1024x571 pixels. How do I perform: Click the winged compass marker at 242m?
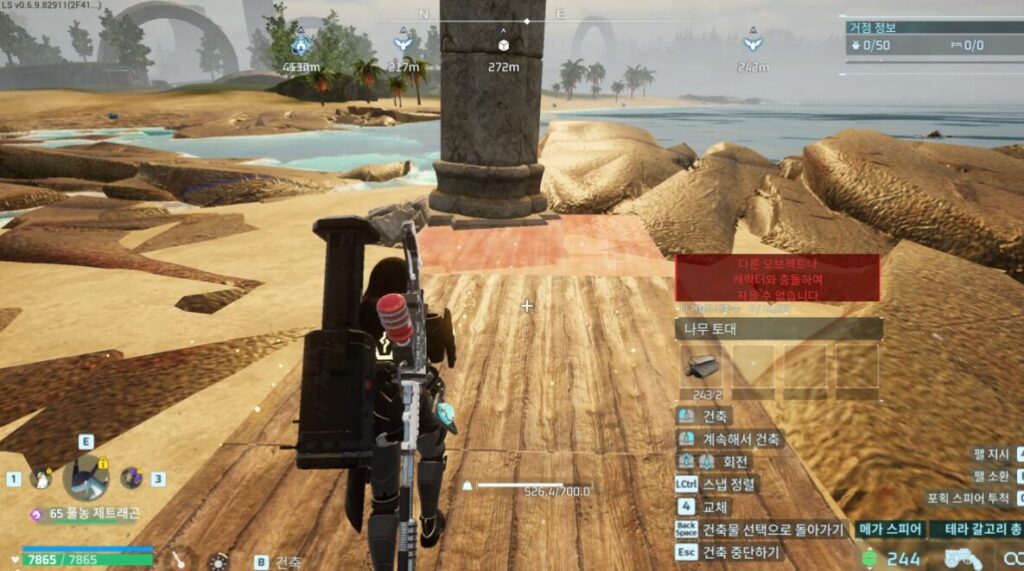click(x=752, y=44)
